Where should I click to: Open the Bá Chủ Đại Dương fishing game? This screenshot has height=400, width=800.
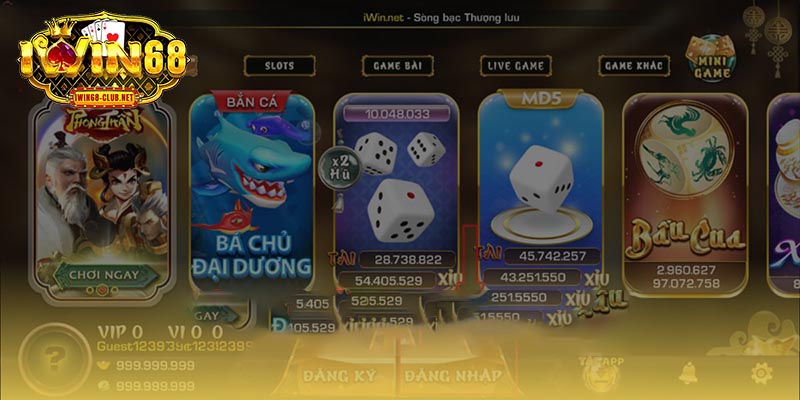251,190
